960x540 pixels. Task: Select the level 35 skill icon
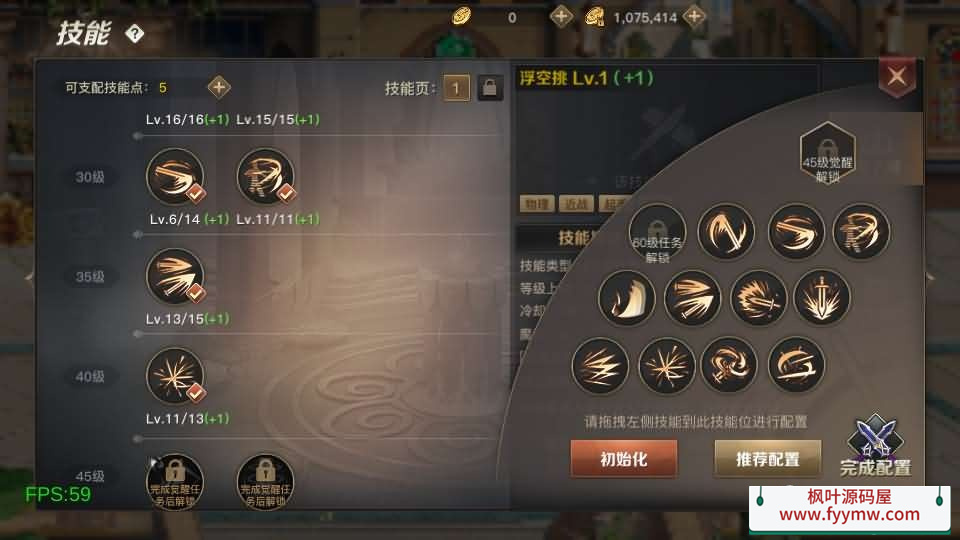[175, 277]
